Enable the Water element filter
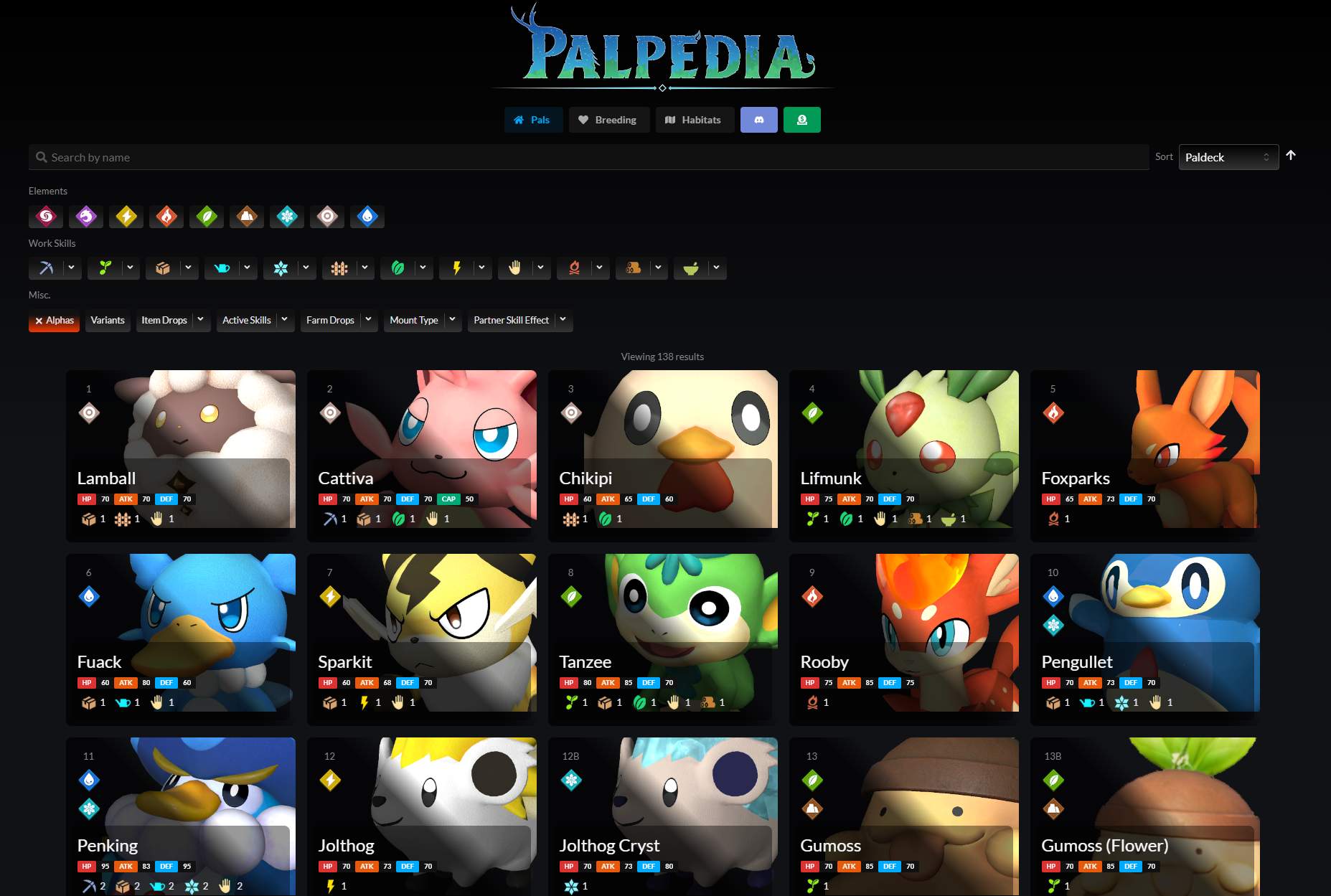Viewport: 1331px width, 896px height. point(367,217)
